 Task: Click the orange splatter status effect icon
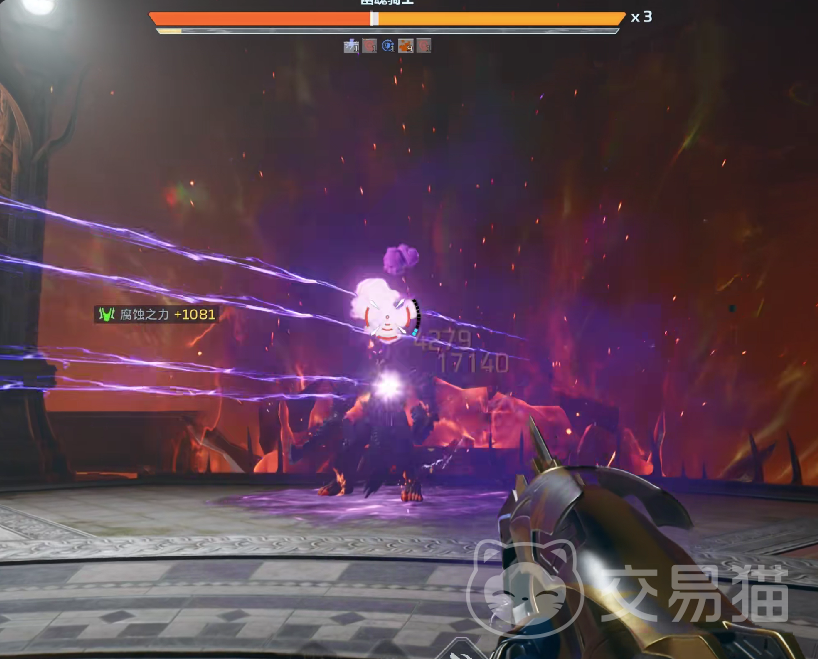point(406,45)
